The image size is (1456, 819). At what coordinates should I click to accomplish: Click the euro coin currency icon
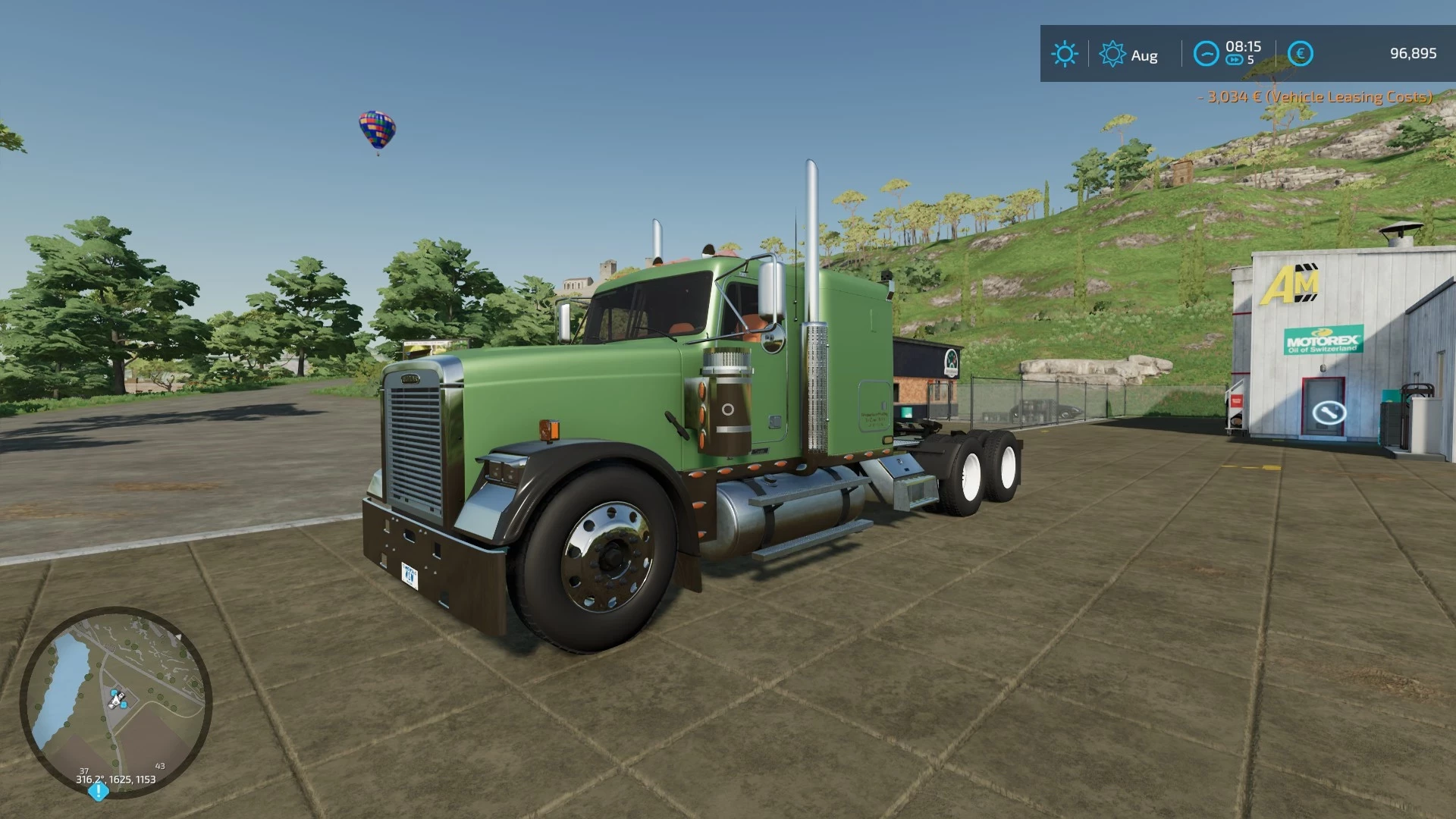[1301, 53]
